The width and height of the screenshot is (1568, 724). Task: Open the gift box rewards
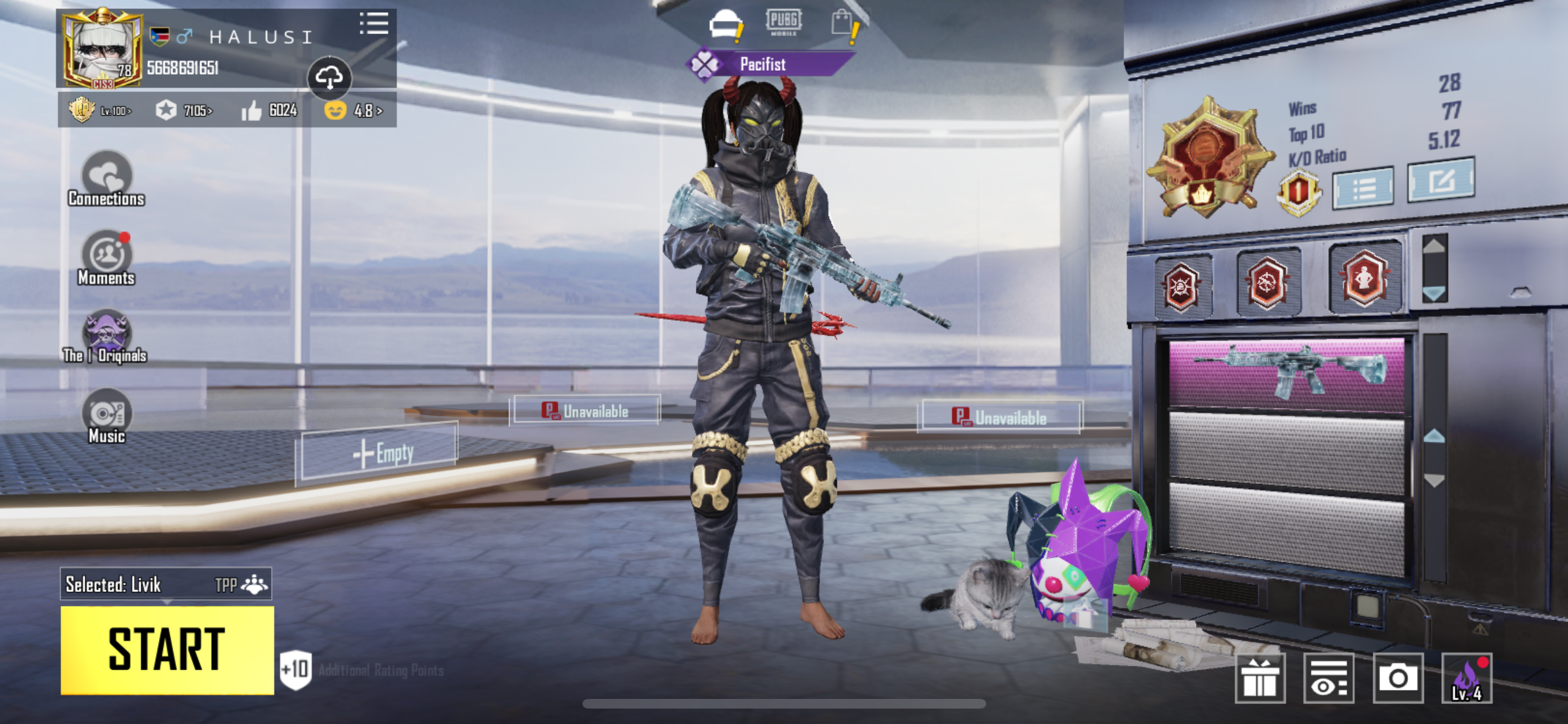(x=1260, y=678)
